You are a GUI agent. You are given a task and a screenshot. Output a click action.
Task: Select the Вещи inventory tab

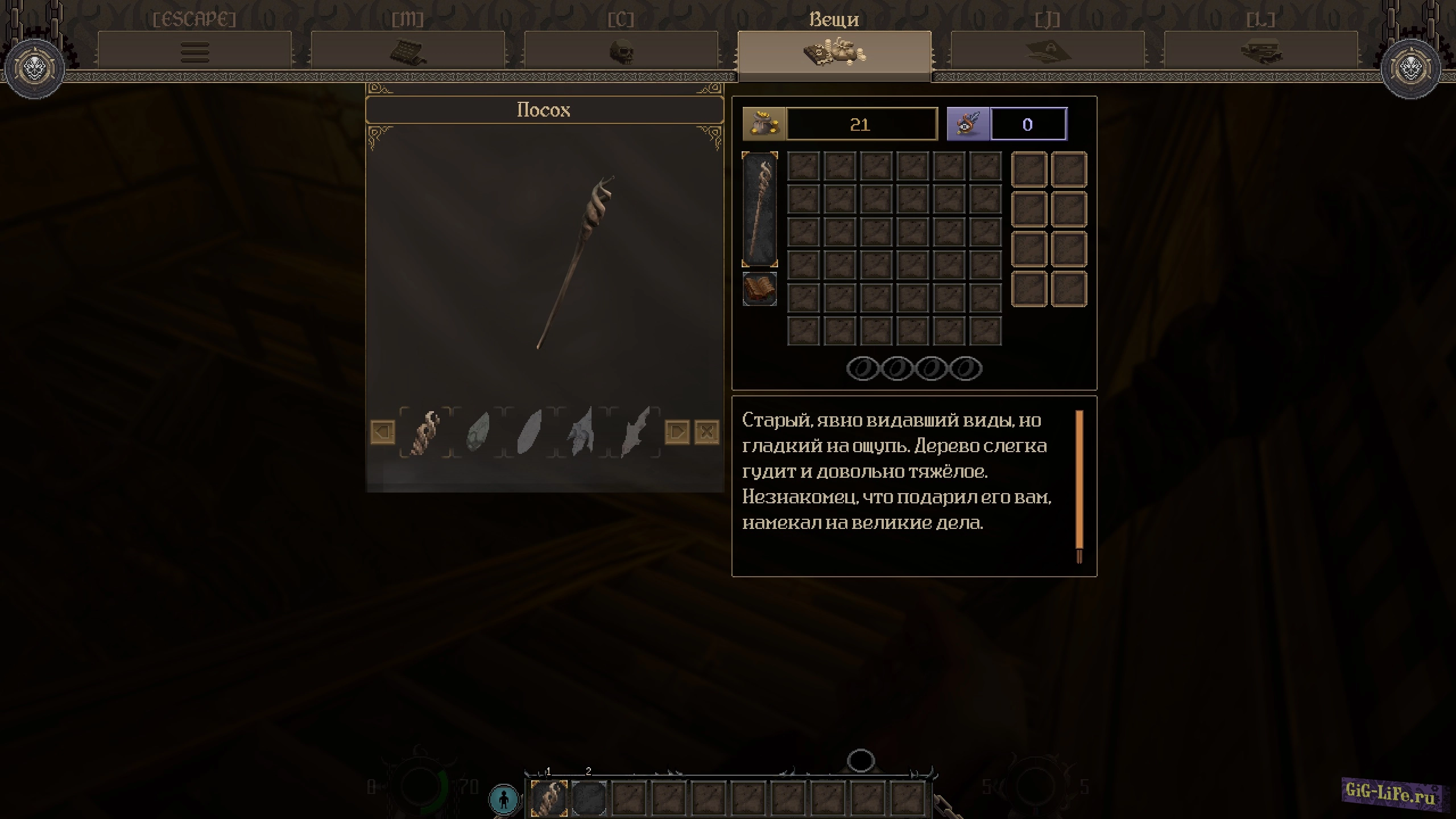coord(834,52)
